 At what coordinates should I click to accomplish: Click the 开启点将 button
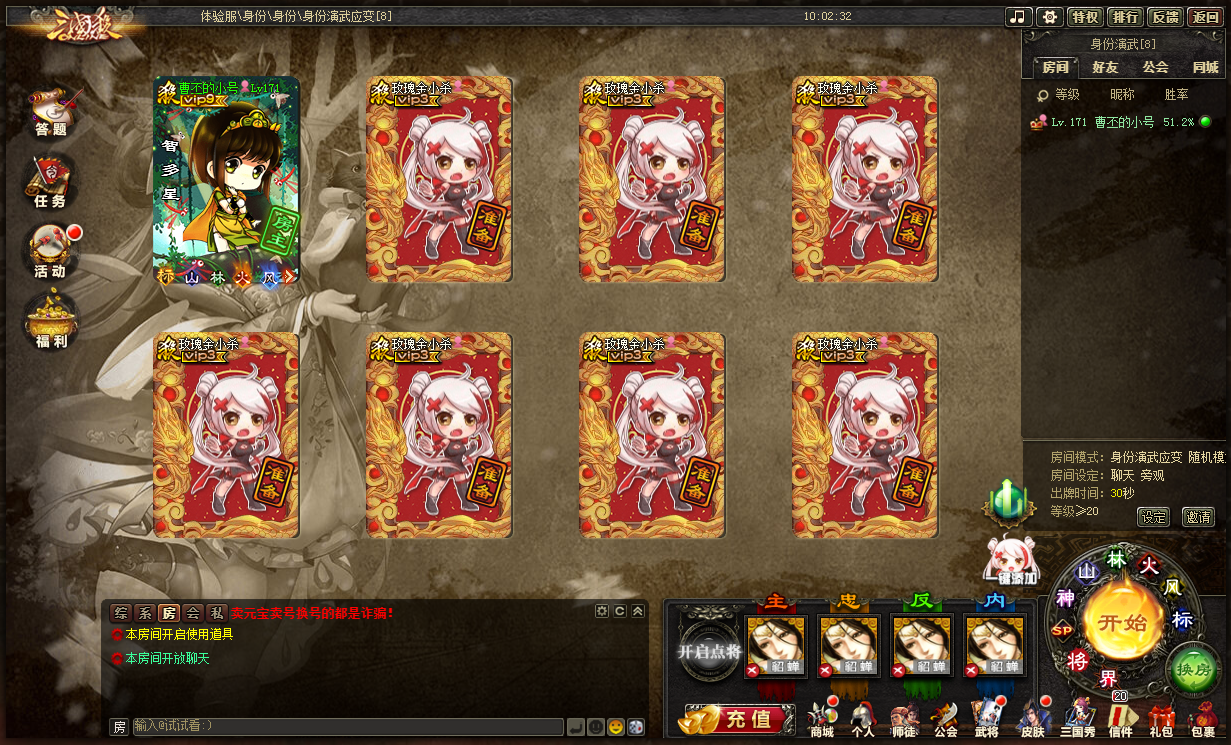click(709, 651)
